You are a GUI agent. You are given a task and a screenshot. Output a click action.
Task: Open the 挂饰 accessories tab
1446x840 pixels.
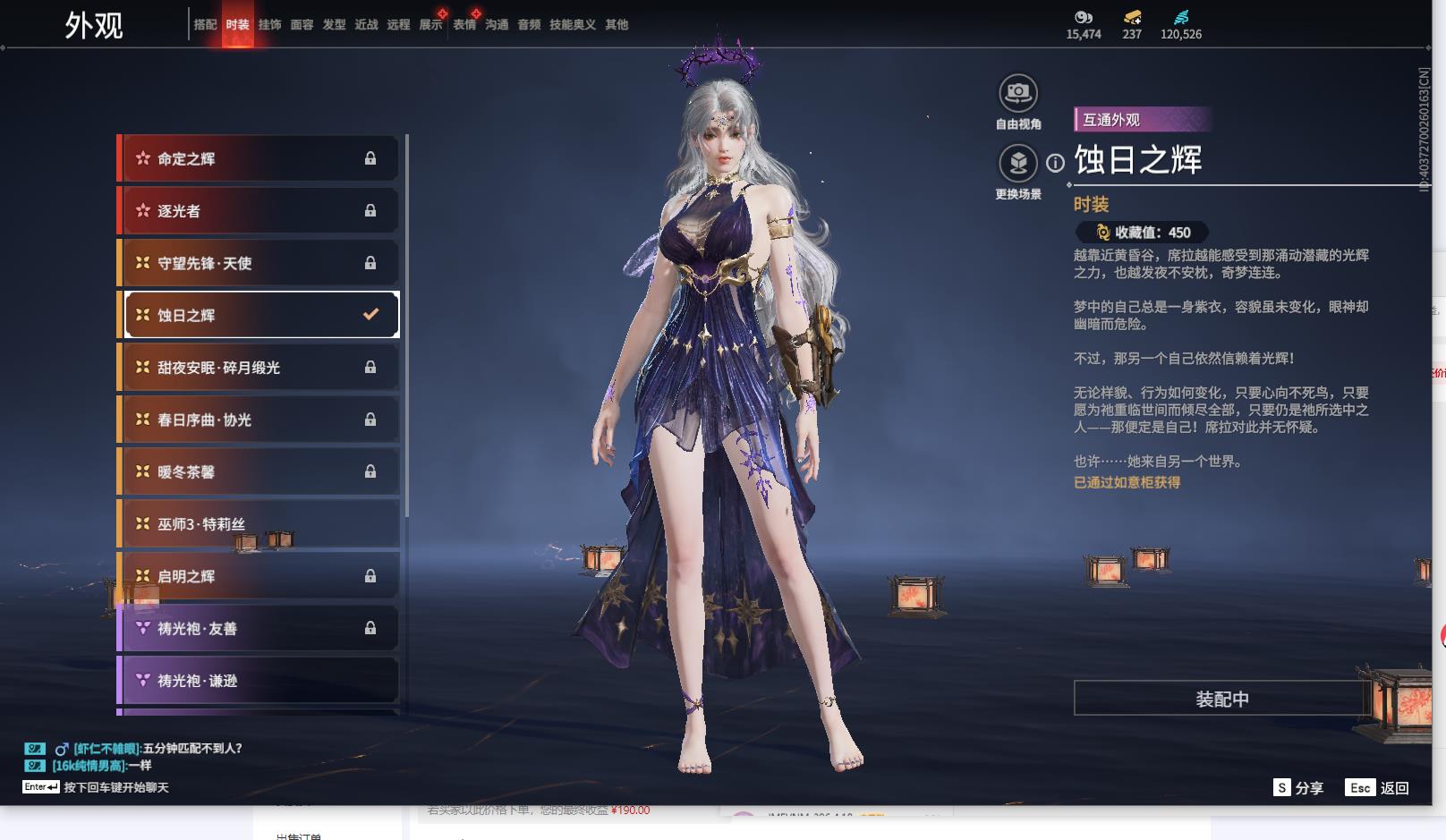pos(269,25)
